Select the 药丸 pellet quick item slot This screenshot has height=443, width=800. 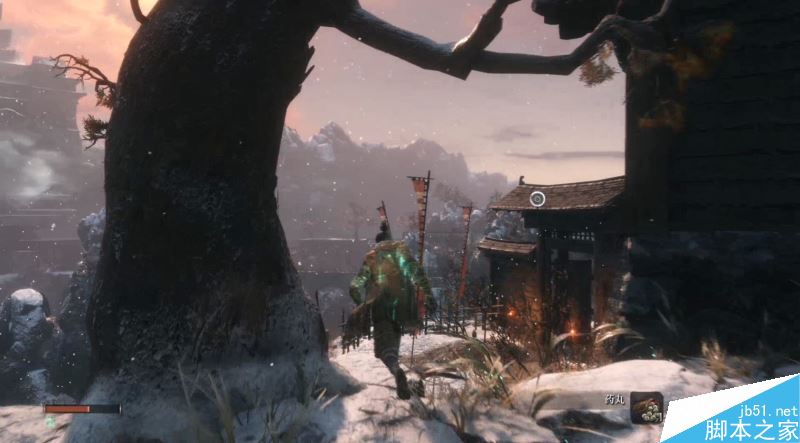point(645,407)
